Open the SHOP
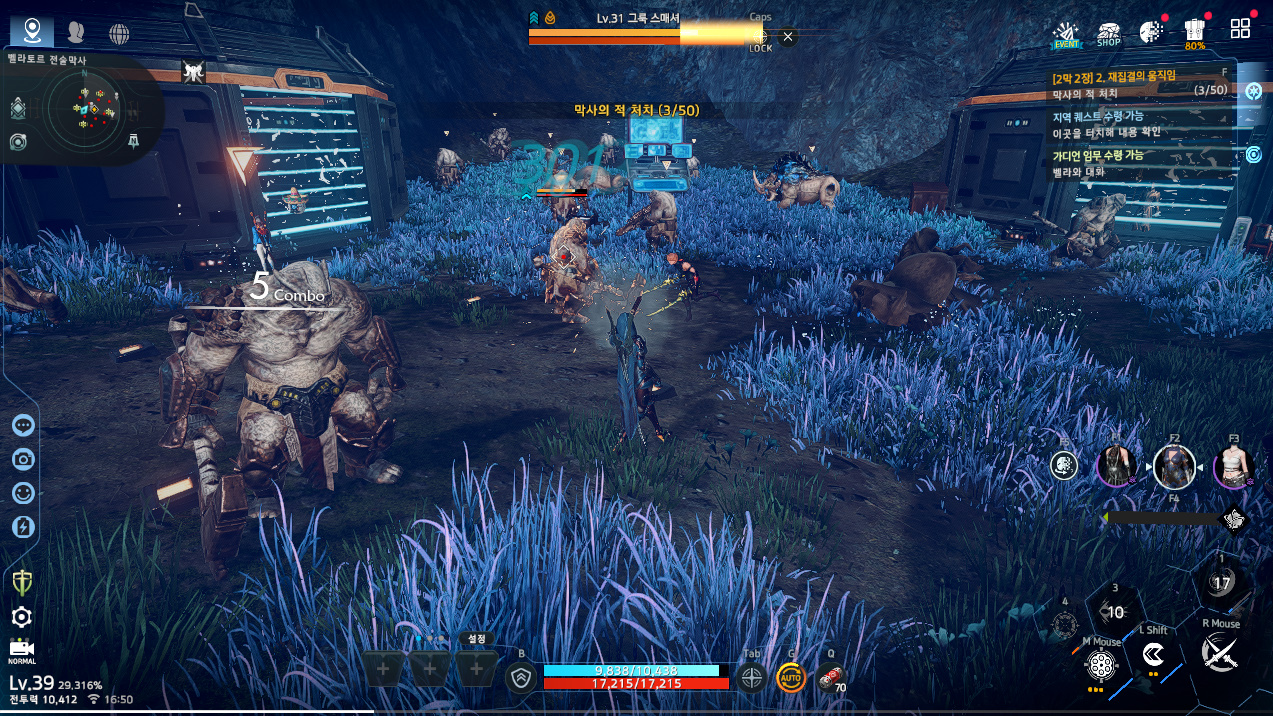The width and height of the screenshot is (1273, 716). 1108,34
